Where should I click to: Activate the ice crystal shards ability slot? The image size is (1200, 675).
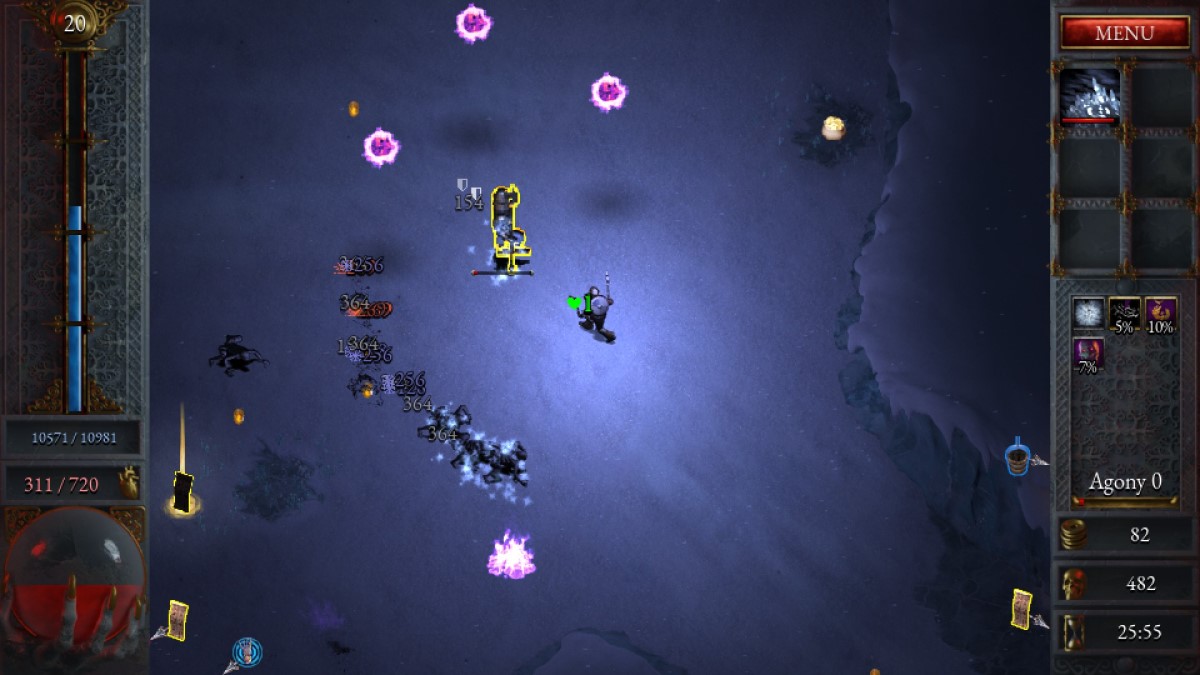[x=1089, y=97]
